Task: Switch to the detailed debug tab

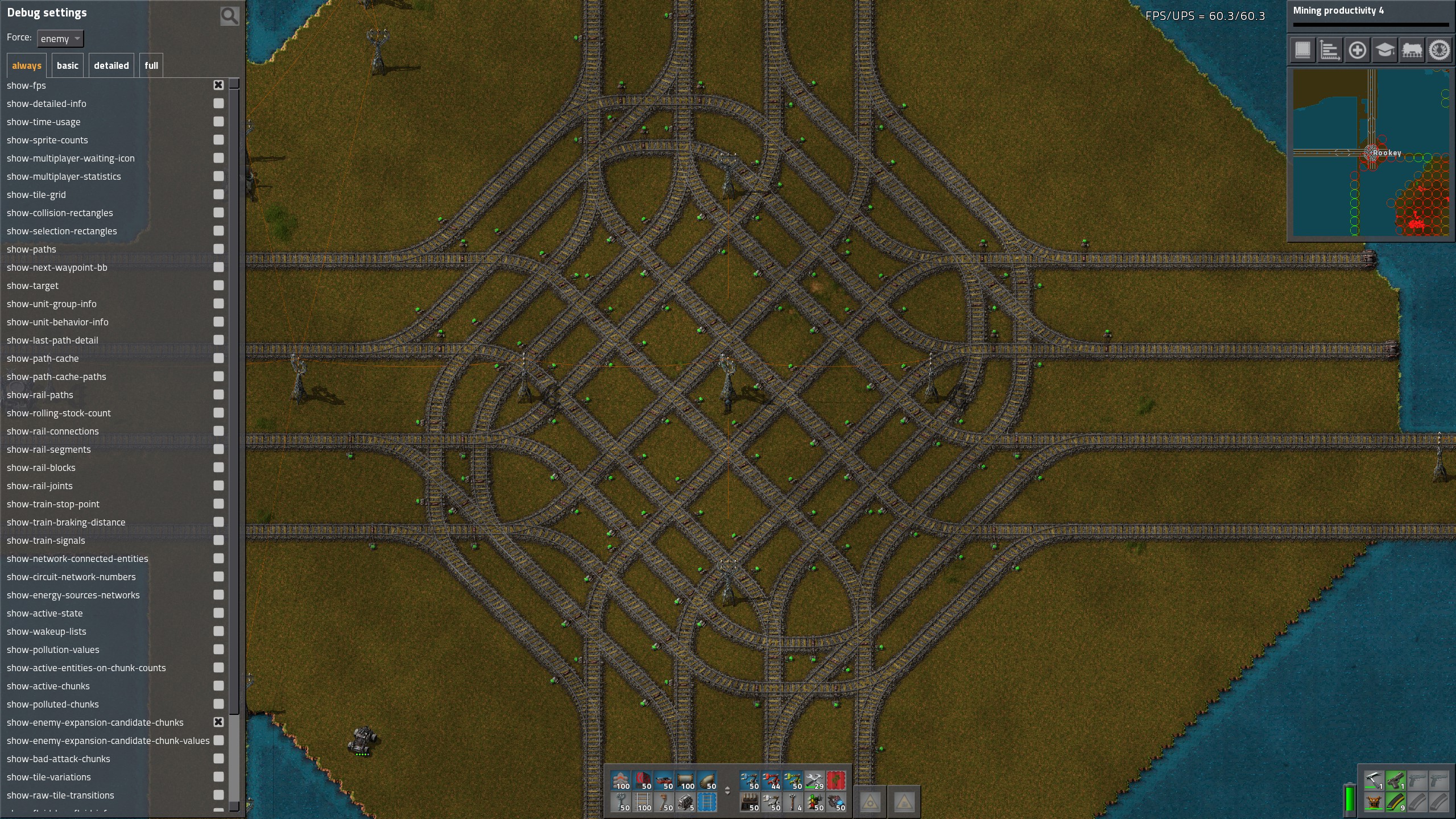Action: pos(111,65)
